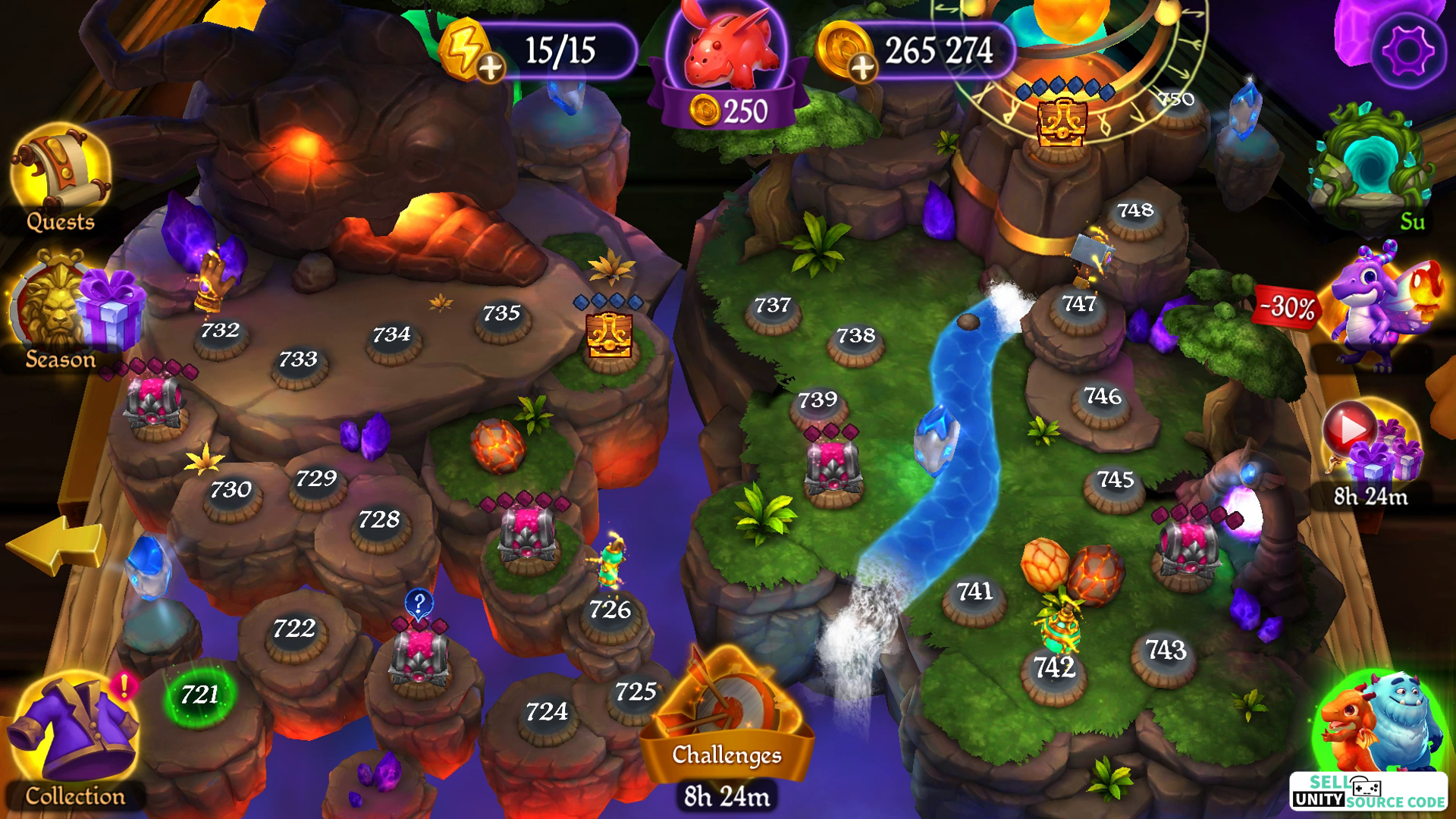The image size is (1456, 819).
Task: Select level 722 node
Action: tap(294, 629)
